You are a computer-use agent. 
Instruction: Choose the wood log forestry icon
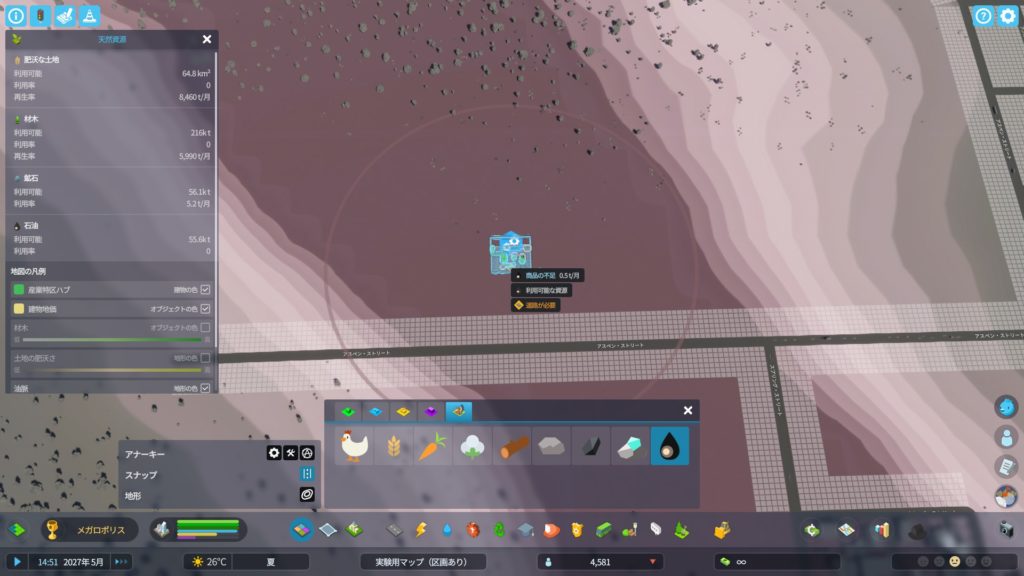(x=512, y=446)
